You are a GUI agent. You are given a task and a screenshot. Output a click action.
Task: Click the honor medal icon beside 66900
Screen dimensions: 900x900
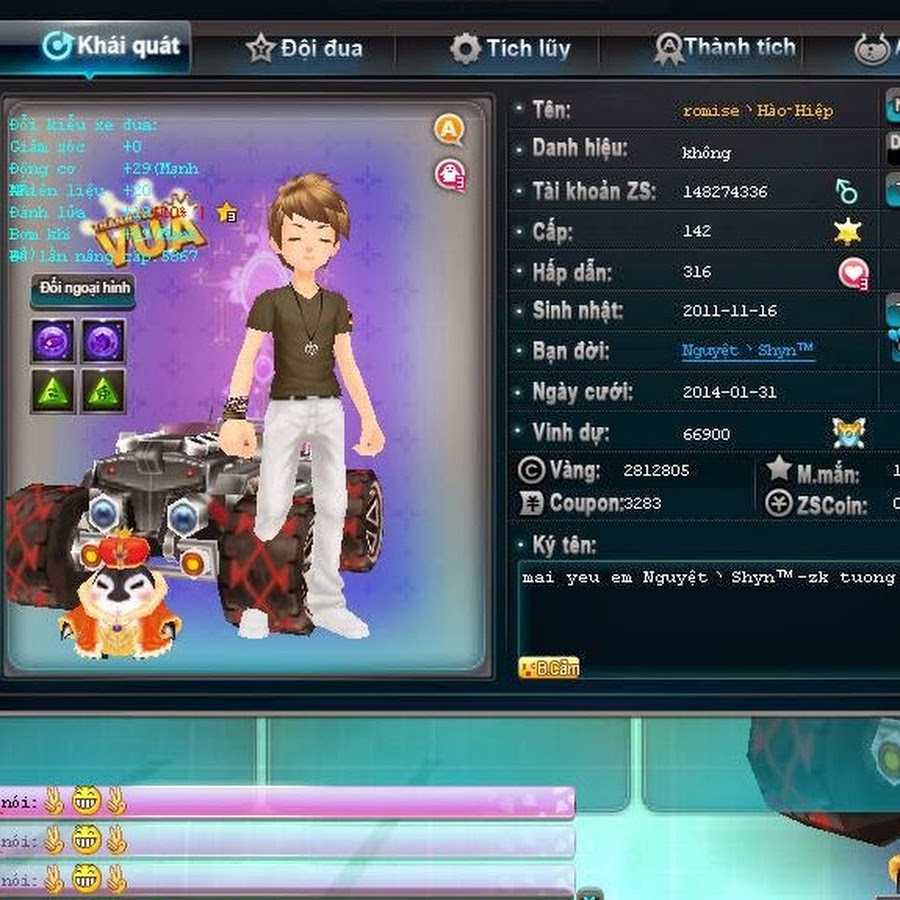[848, 433]
